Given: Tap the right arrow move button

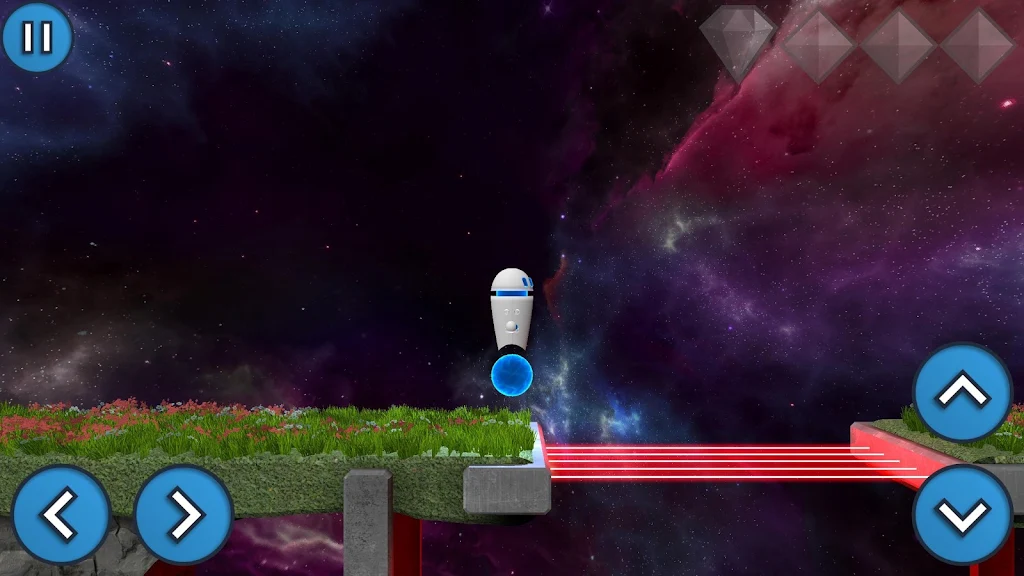Looking at the screenshot, I should click(184, 514).
